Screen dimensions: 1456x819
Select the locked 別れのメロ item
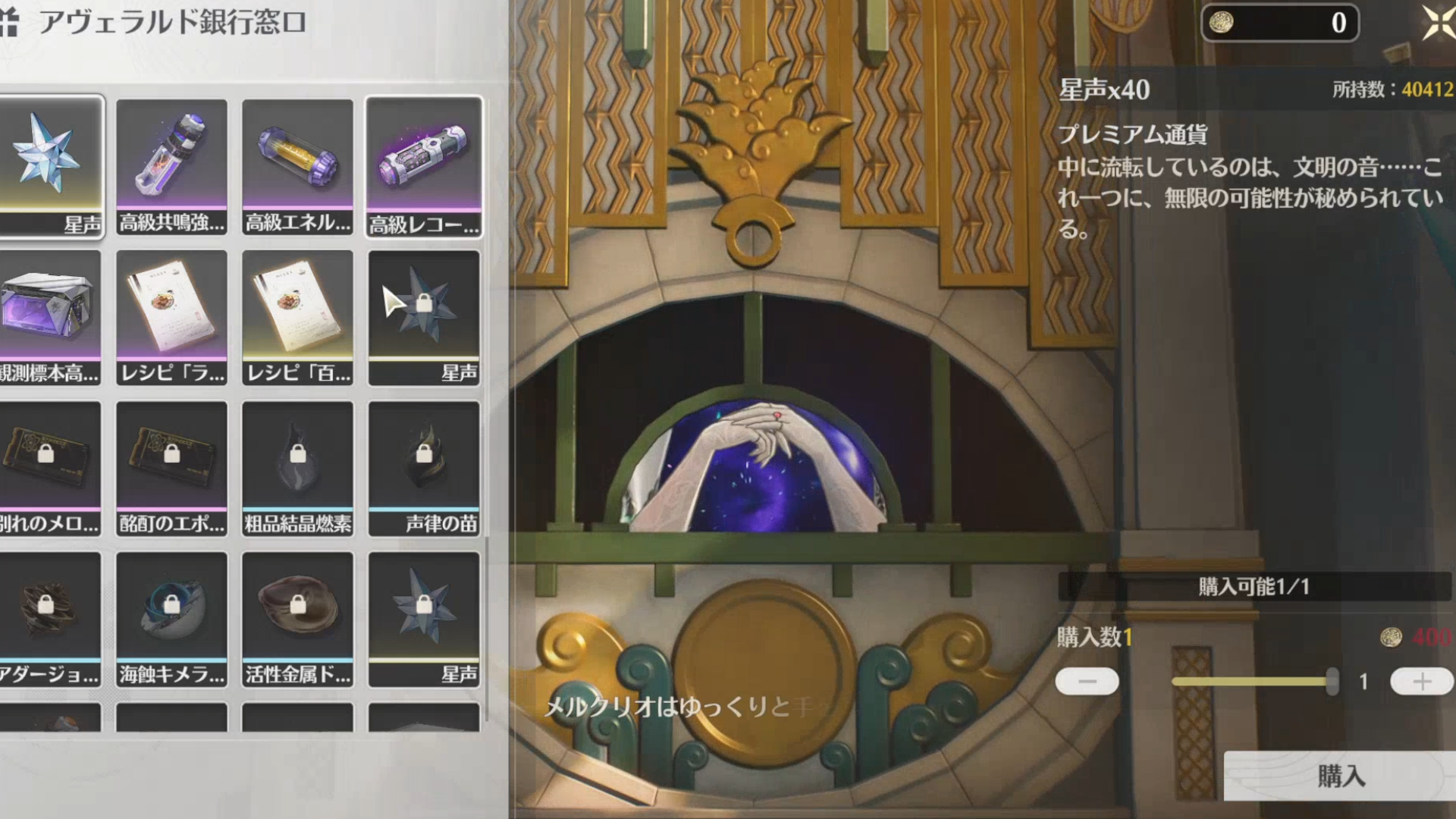50,468
